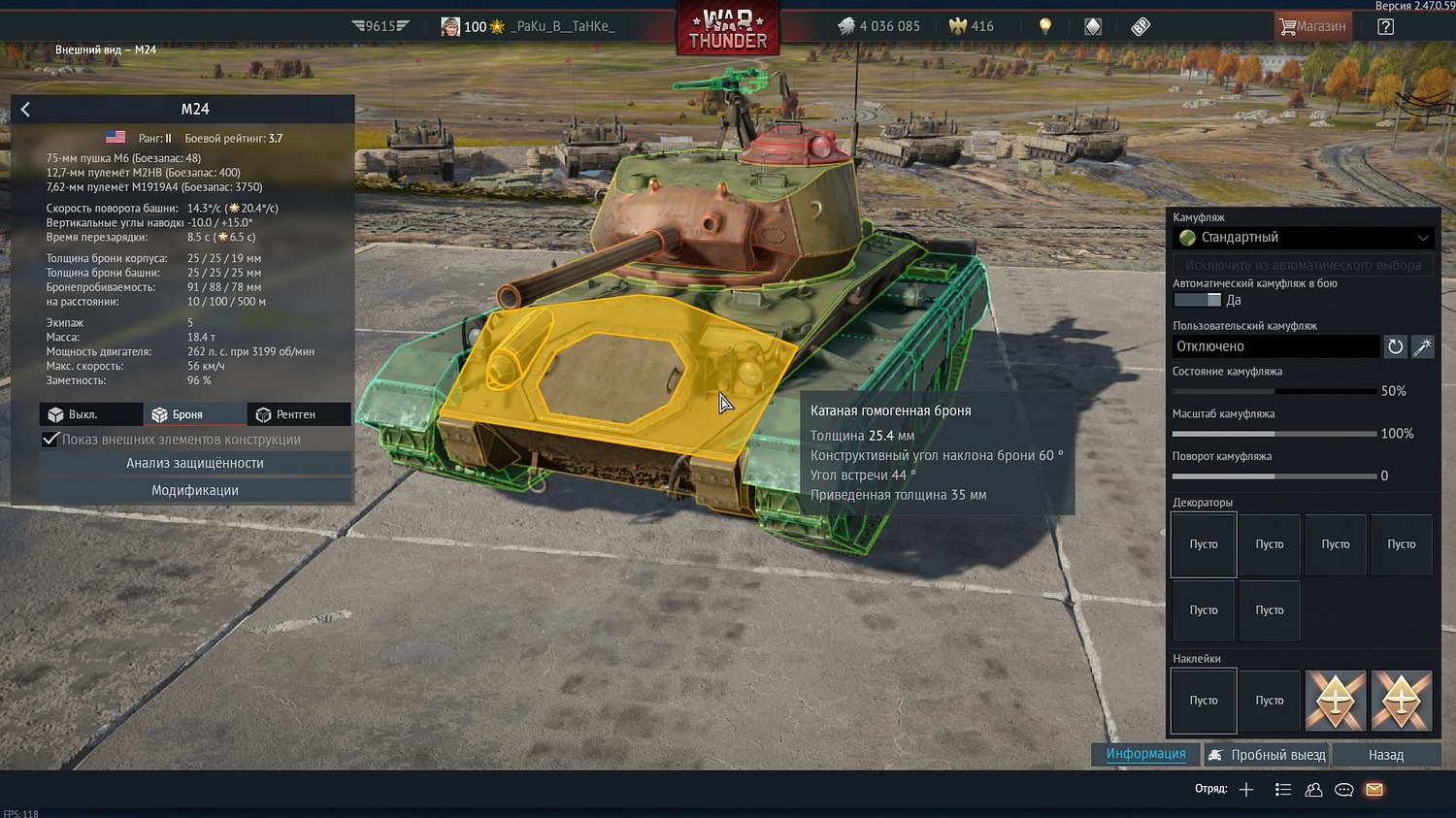Click the help question mark icon
The height and width of the screenshot is (818, 1456).
pyautogui.click(x=1387, y=26)
